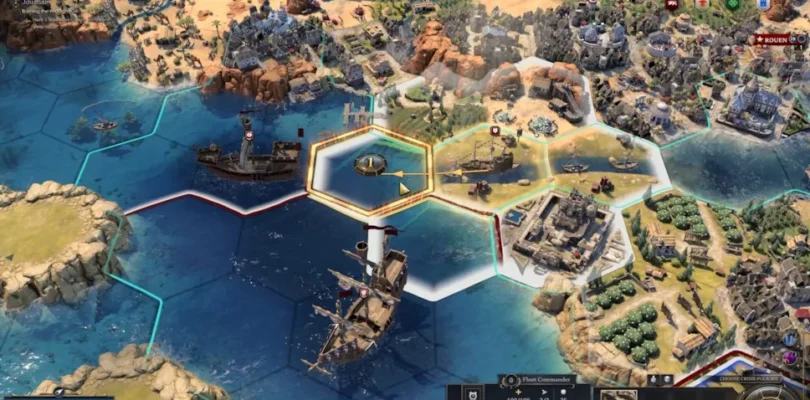This screenshot has height=400, width=810.
Task: Click the Fleet Commander portrait icon
Action: pyautogui.click(x=509, y=381)
